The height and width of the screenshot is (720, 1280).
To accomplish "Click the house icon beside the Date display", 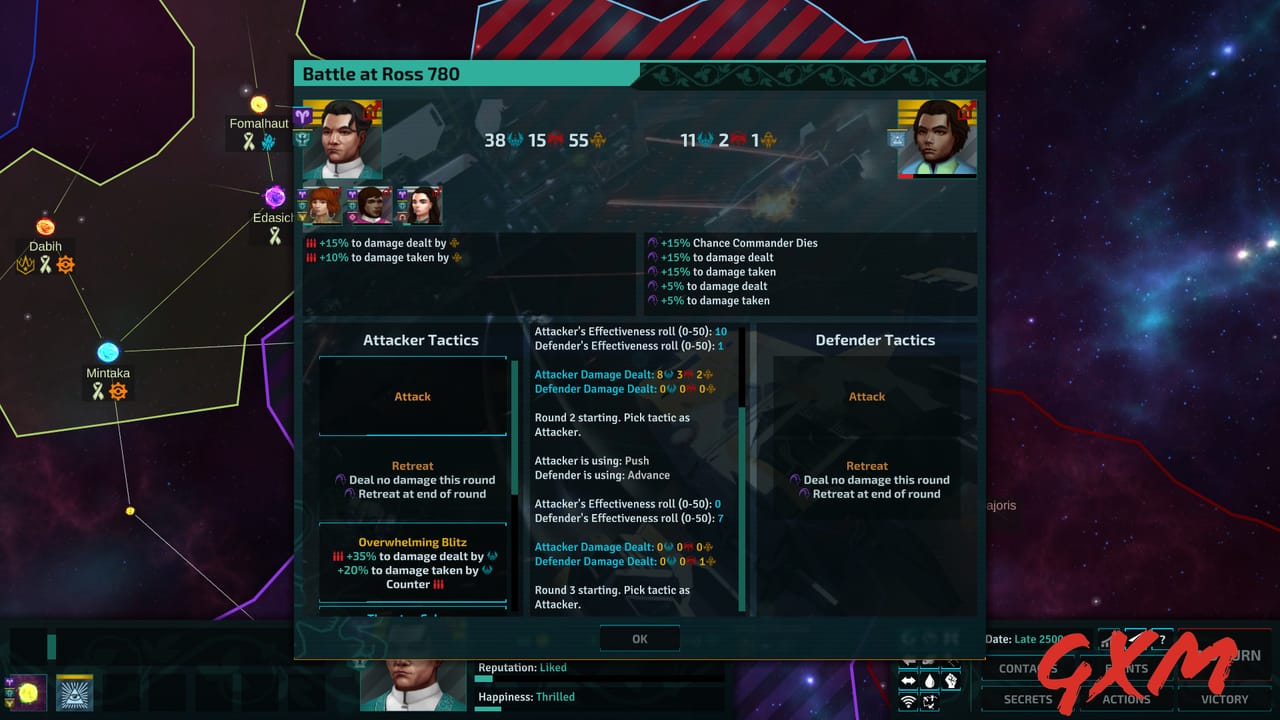I will pos(1107,641).
